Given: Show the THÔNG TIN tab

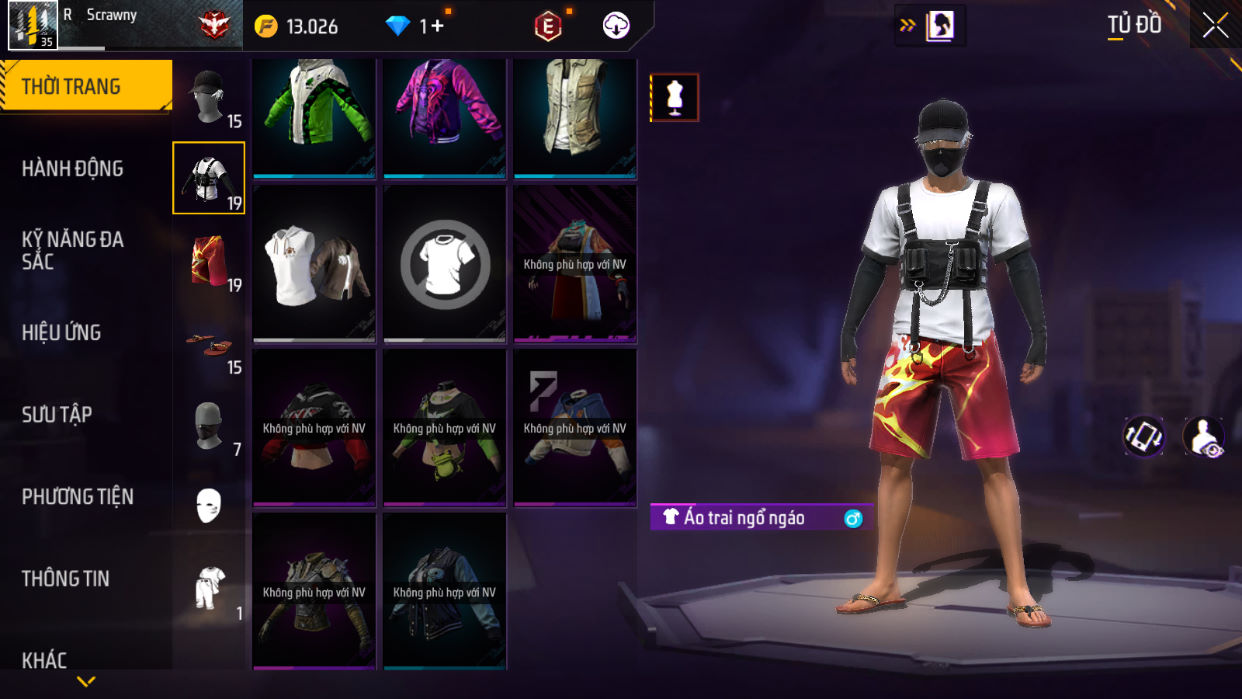Looking at the screenshot, I should 66,578.
